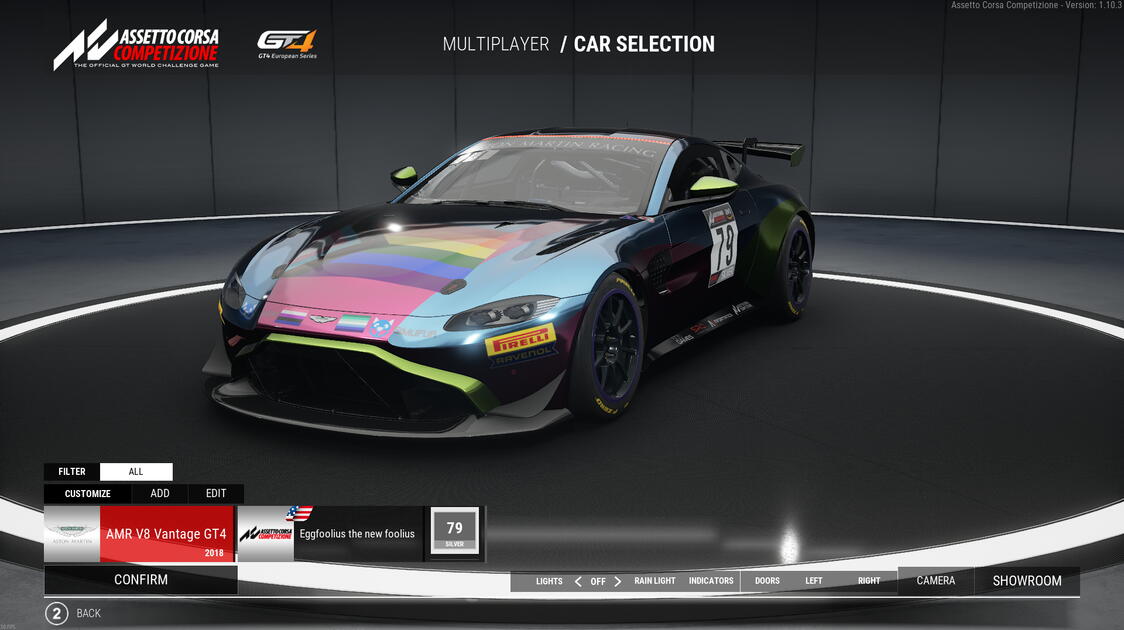Screen dimensions: 1124x630
Task: Add a new custom car
Action: 160,493
